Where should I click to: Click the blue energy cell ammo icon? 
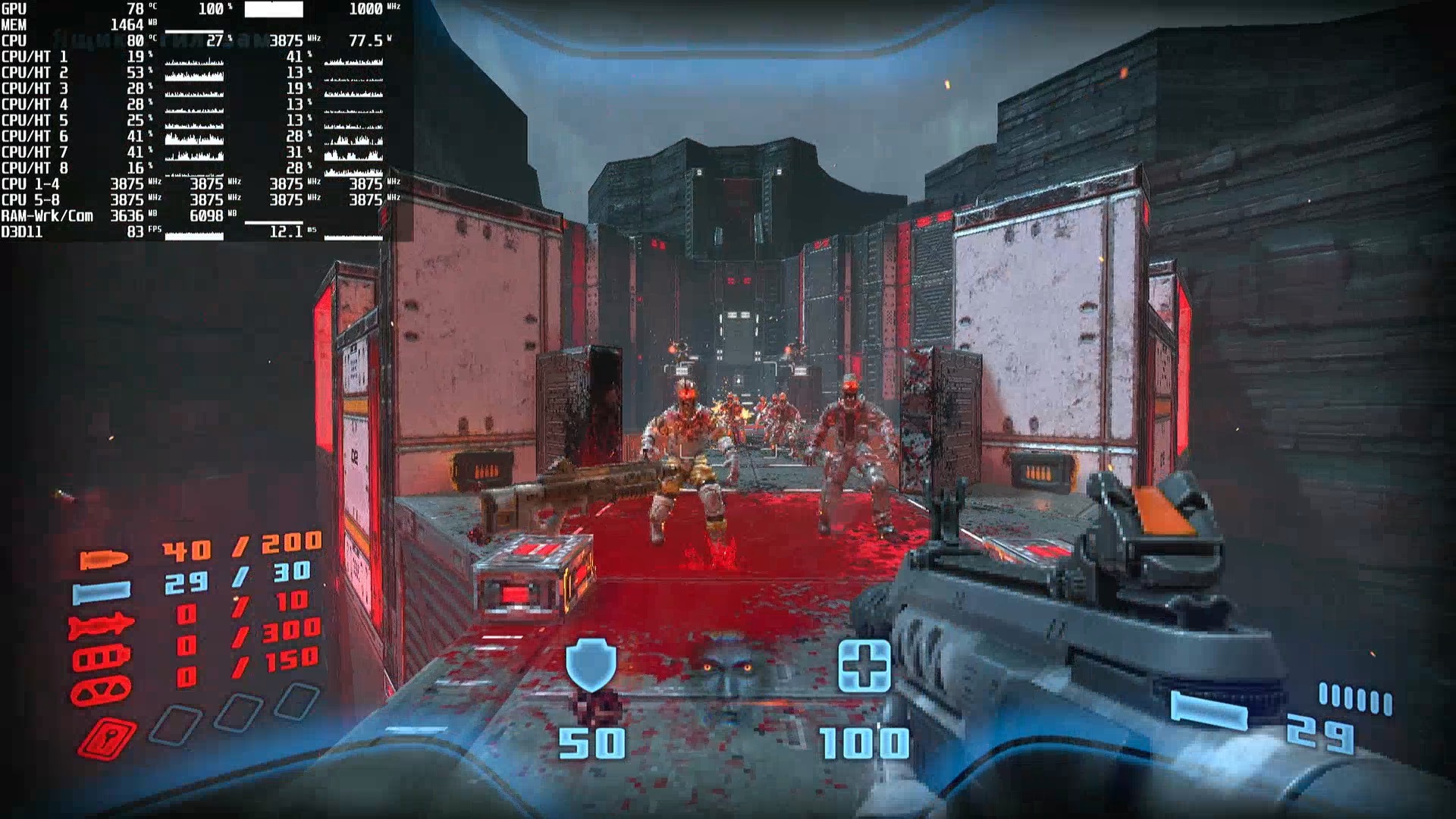102,591
